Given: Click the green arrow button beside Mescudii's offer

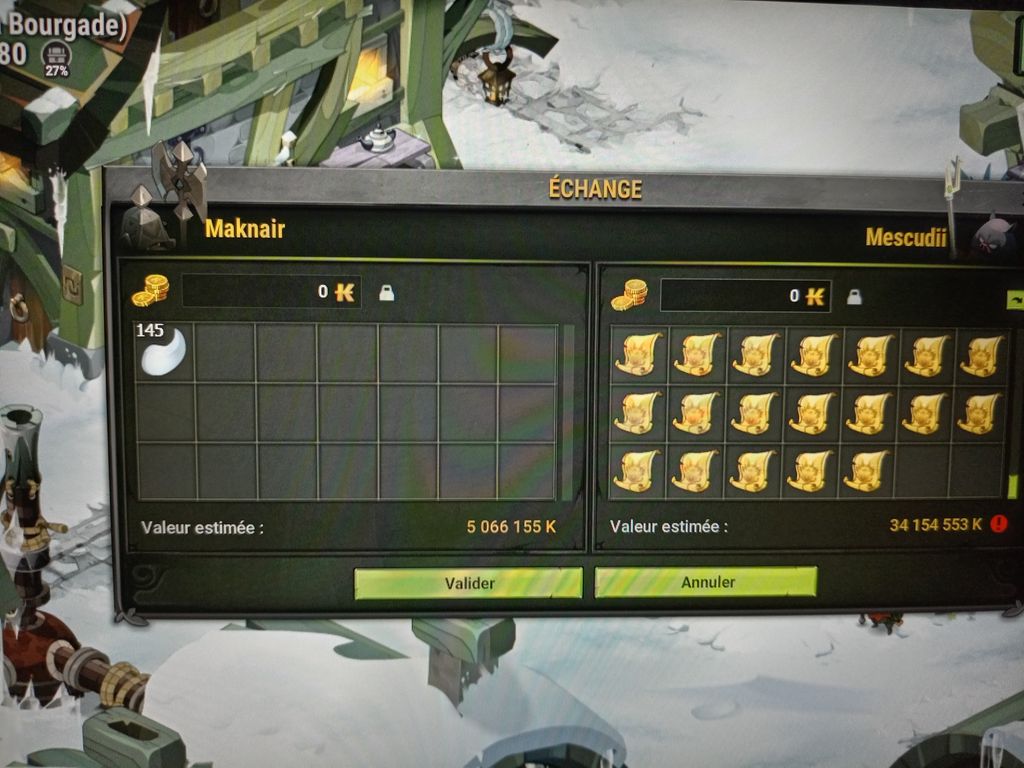Looking at the screenshot, I should (x=1015, y=299).
